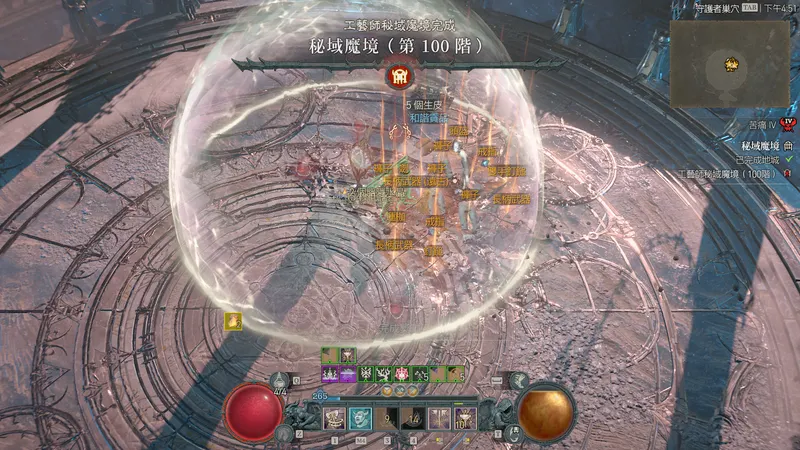Activate the skill icon showing number 10
Viewport: 800px width, 450px height.
(465, 418)
